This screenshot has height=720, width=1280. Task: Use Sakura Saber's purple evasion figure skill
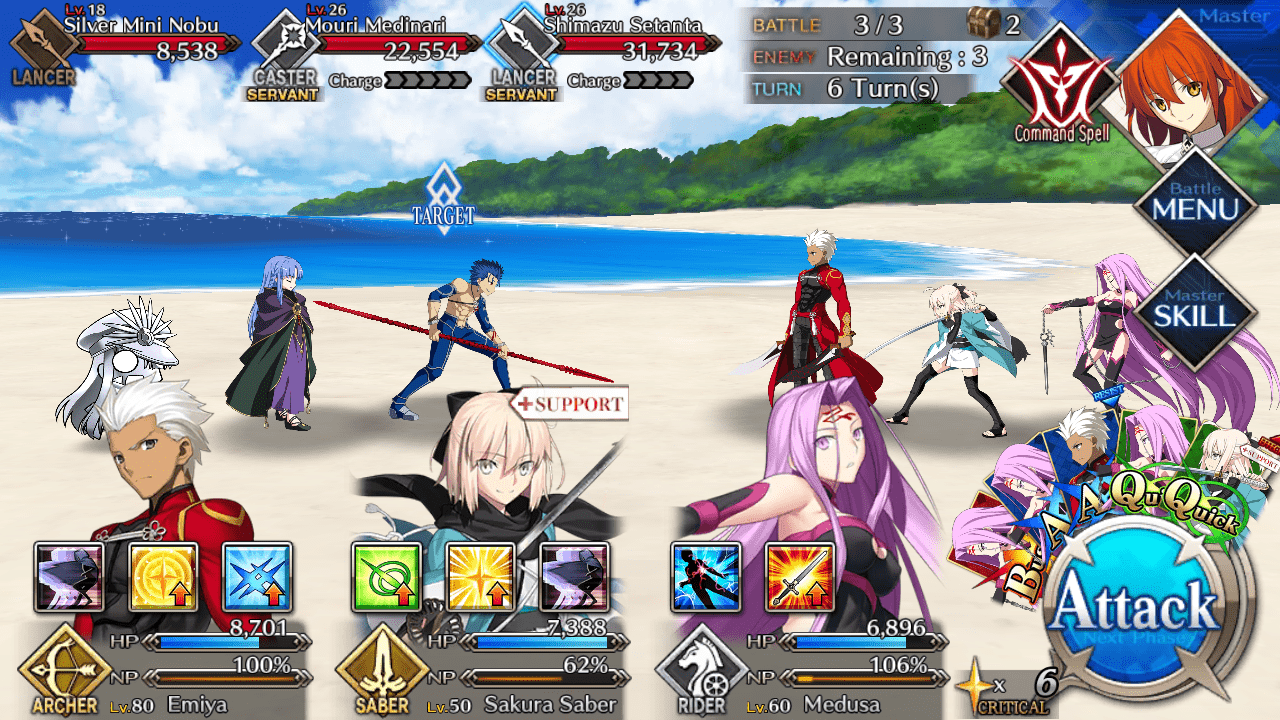(574, 577)
